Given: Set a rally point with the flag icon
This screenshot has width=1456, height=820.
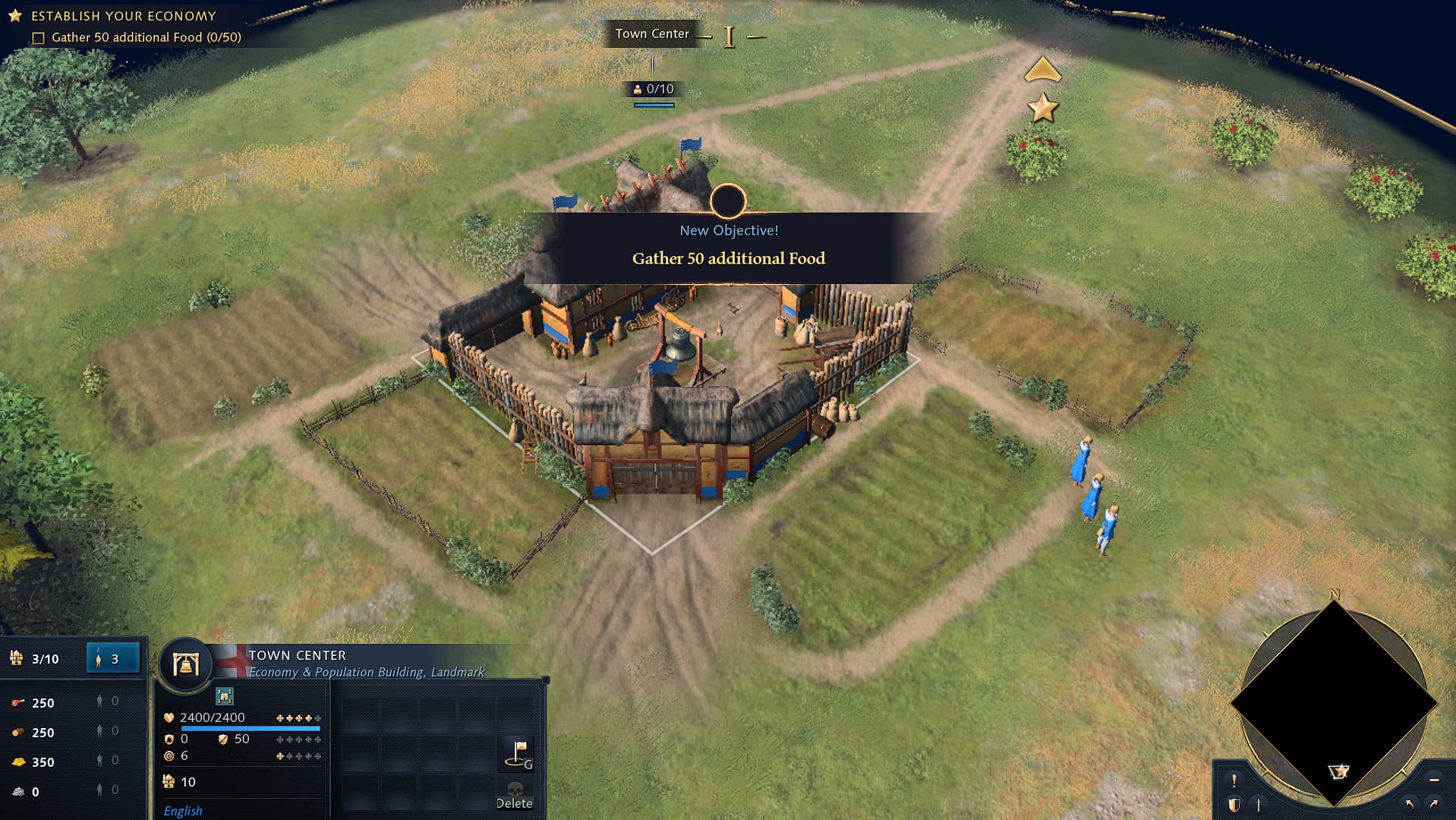Looking at the screenshot, I should pos(518,754).
